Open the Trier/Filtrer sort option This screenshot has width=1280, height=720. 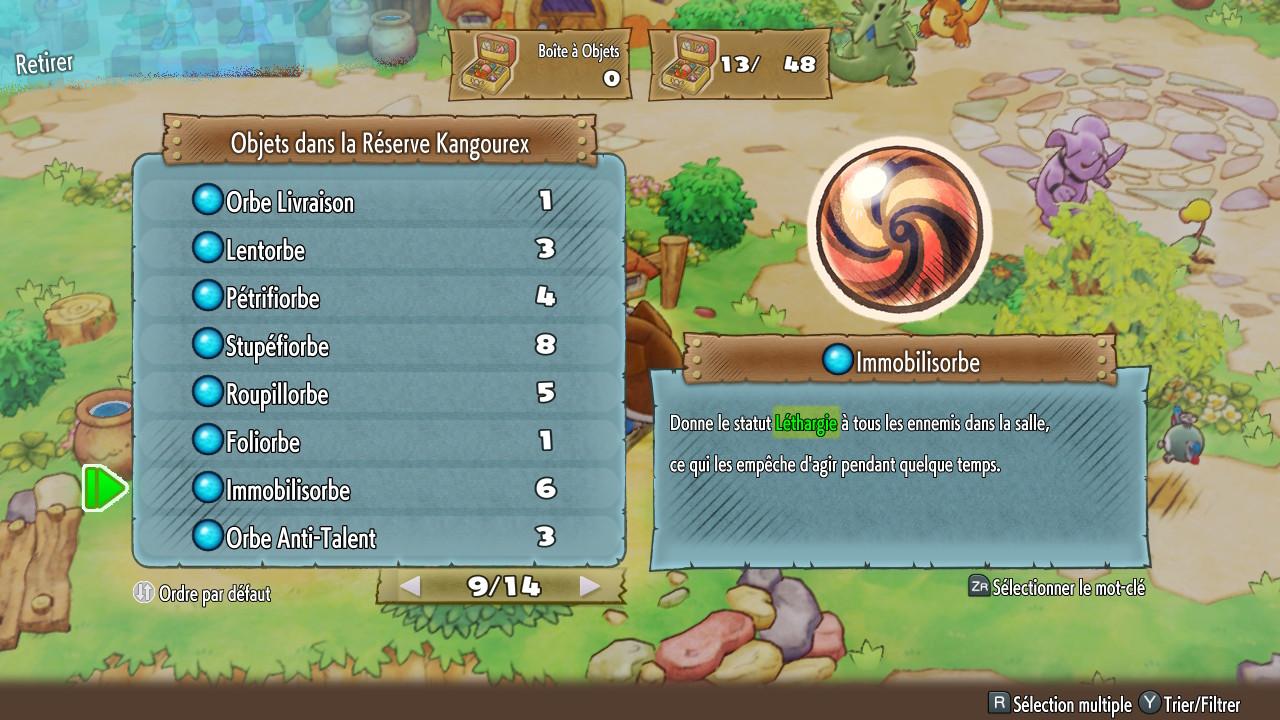tap(1190, 705)
